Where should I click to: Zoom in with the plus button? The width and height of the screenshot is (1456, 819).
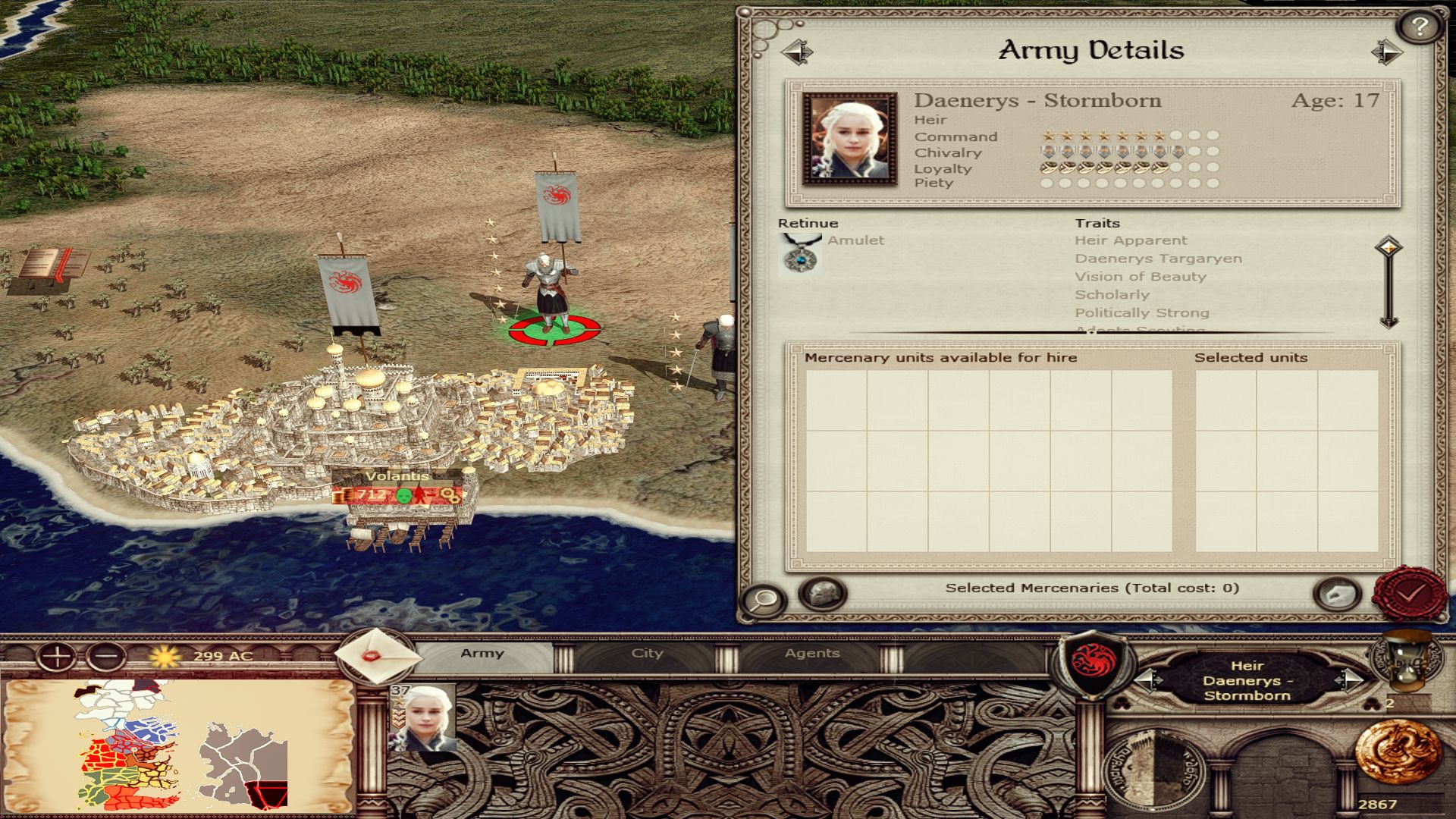(56, 656)
